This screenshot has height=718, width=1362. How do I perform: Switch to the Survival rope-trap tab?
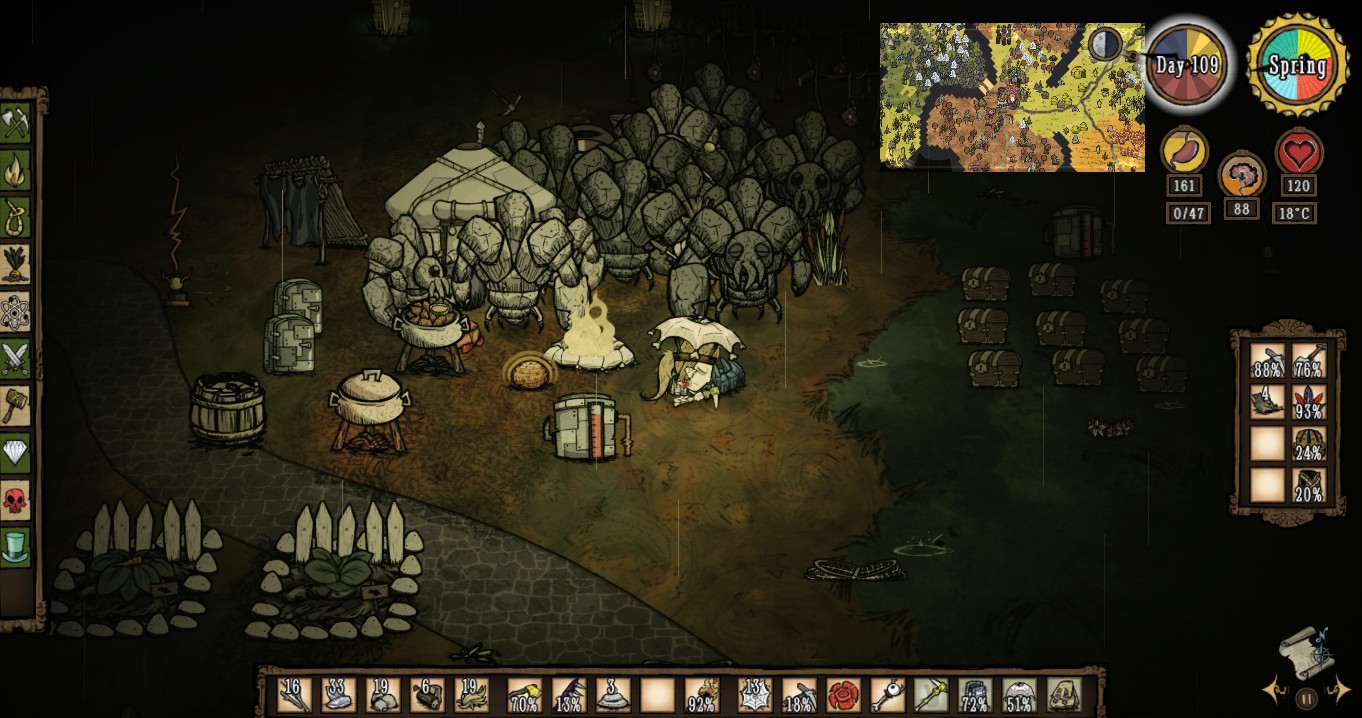coord(15,218)
